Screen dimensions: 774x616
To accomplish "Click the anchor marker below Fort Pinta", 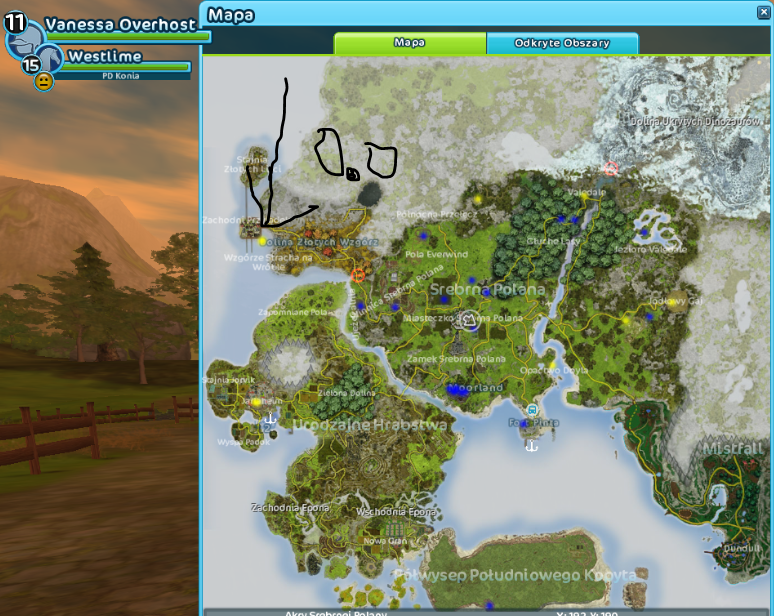I will (x=532, y=445).
